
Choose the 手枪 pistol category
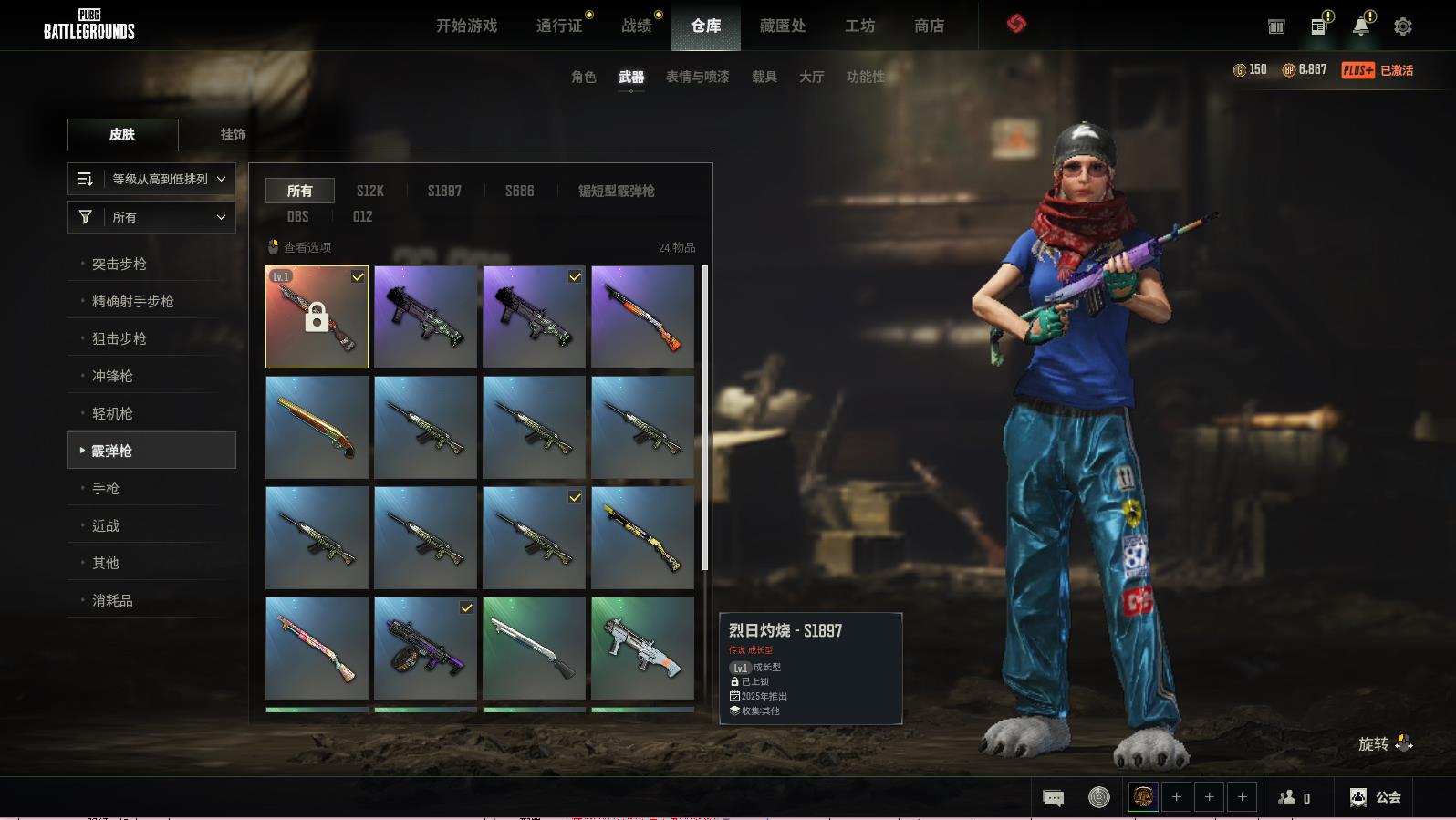point(106,488)
